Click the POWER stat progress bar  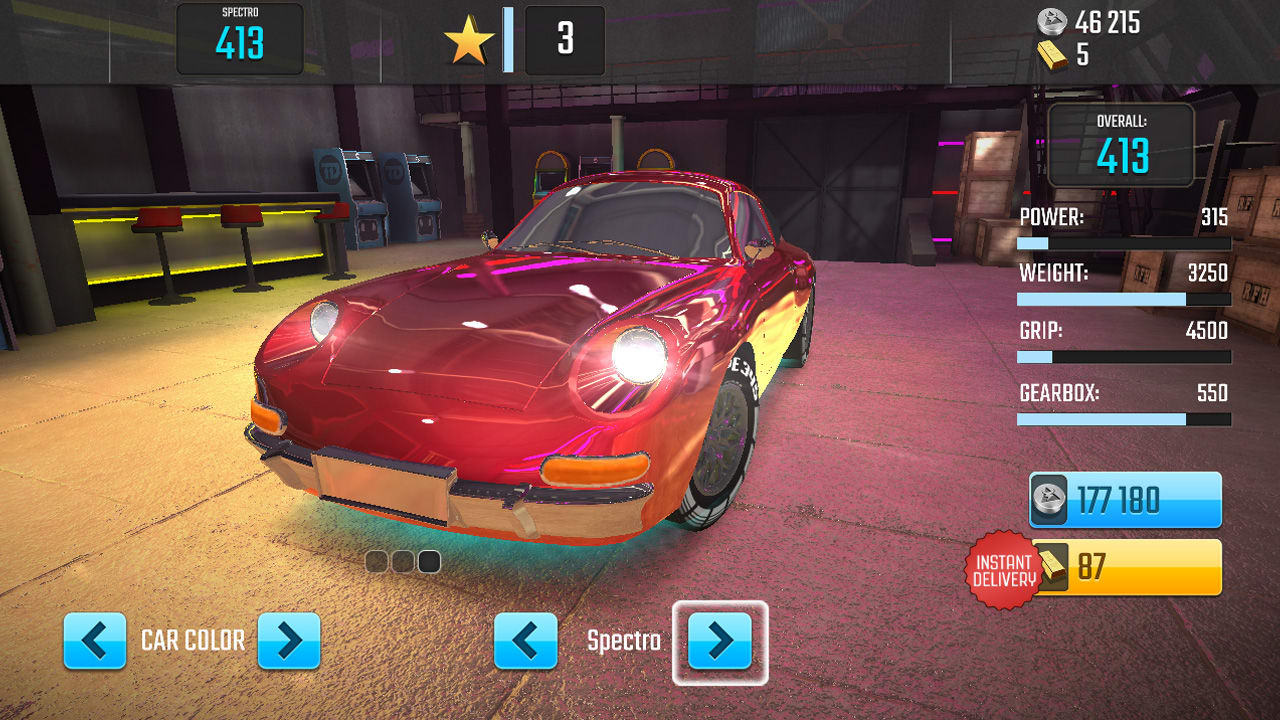[1122, 242]
